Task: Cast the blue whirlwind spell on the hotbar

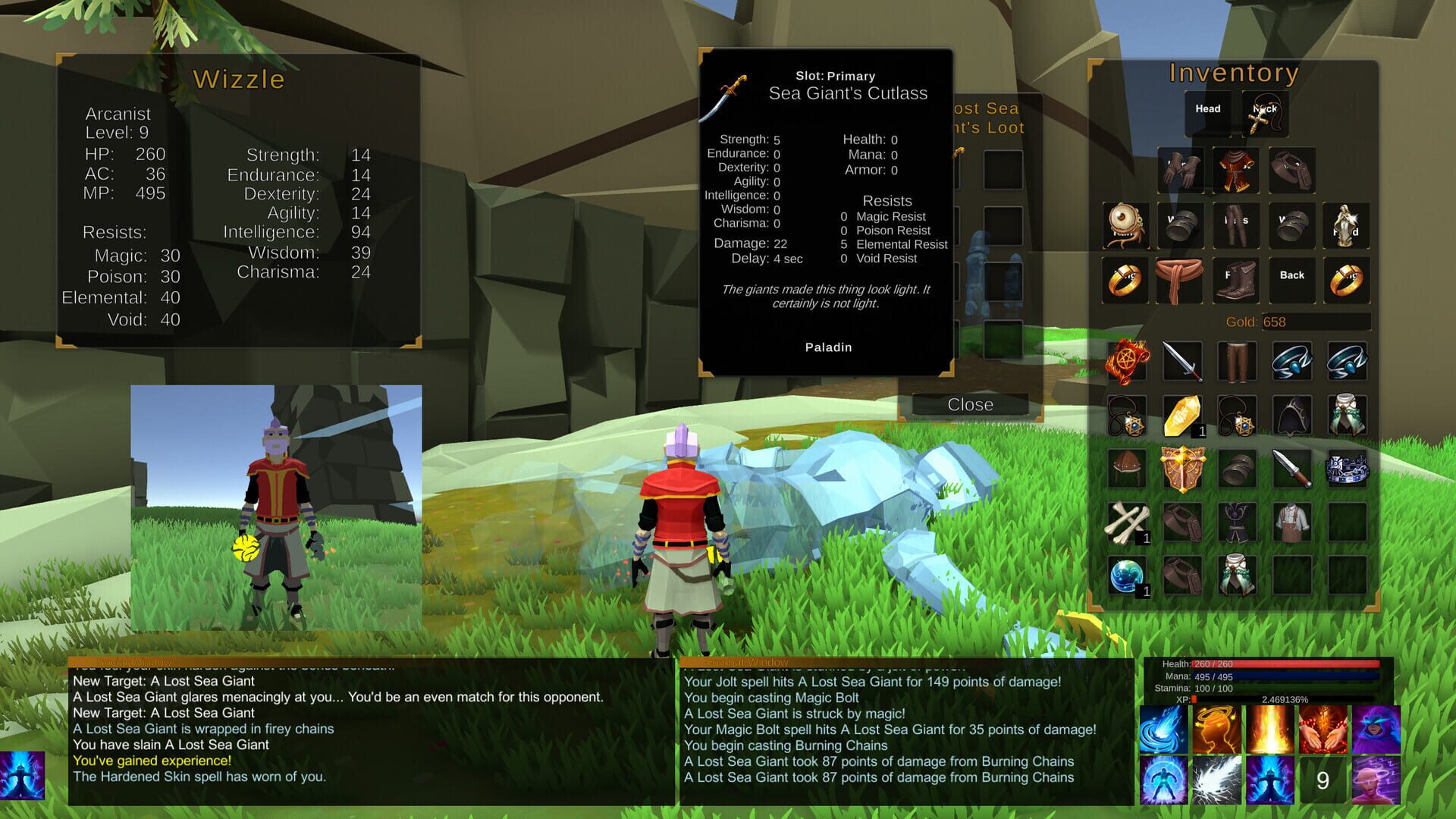Action: (x=1163, y=730)
